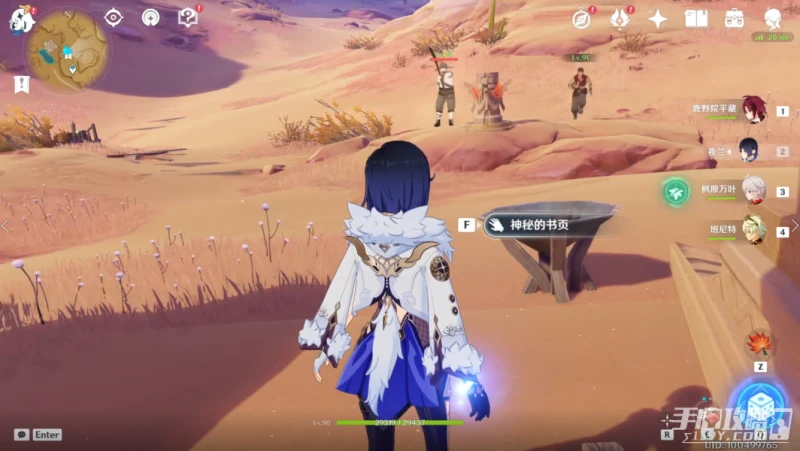This screenshot has width=800, height=451.
Task: Switch to party member 鹿野院平藏
Action: 752,110
